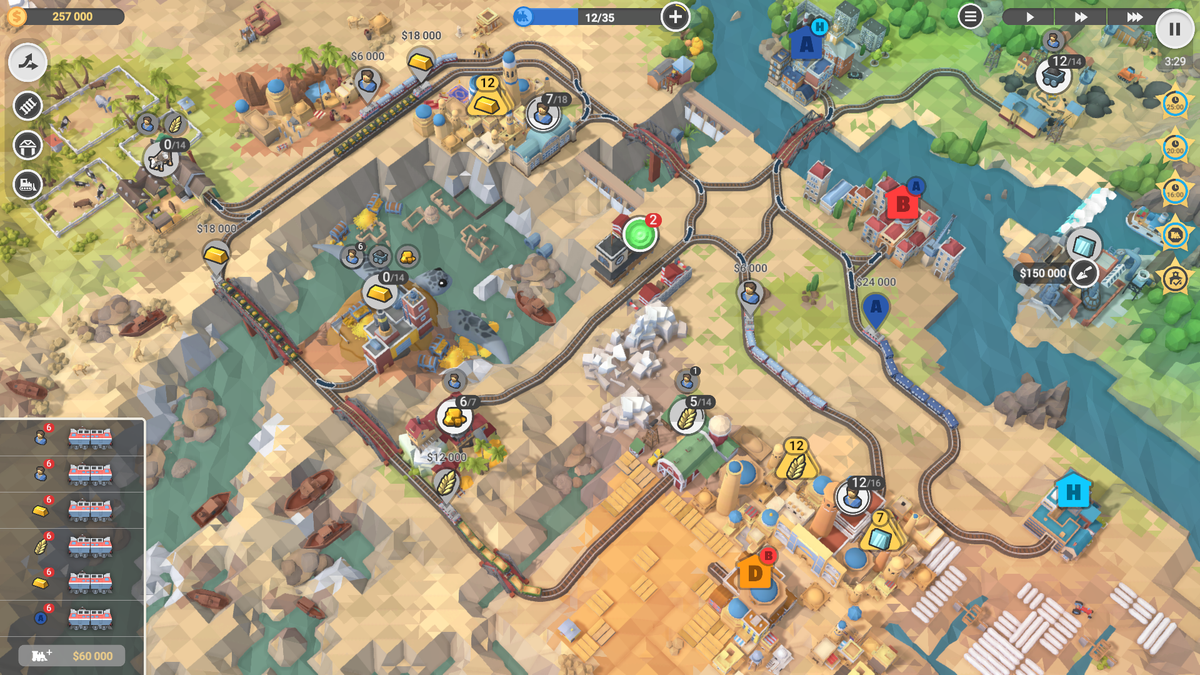
Task: Activate triple fast-forward speed
Action: 1133,17
